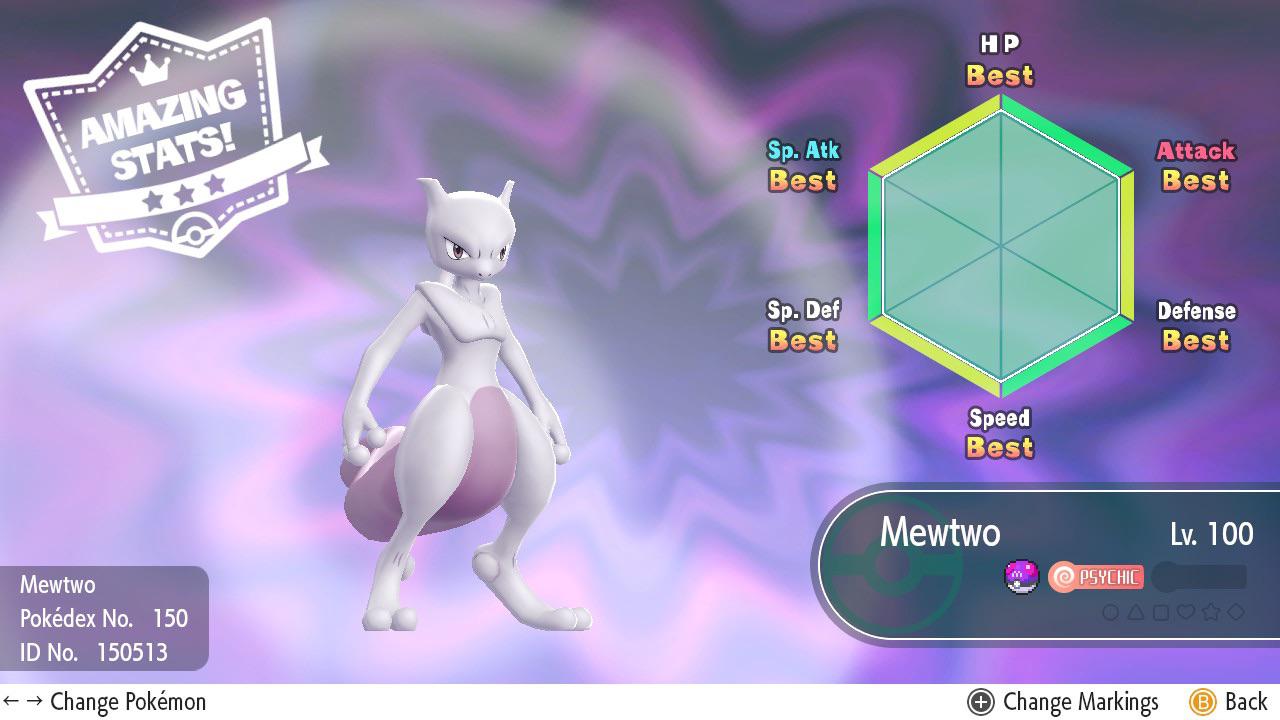Click the triangle marking symbol
Image resolution: width=1280 pixels, height=720 pixels.
(x=1137, y=609)
